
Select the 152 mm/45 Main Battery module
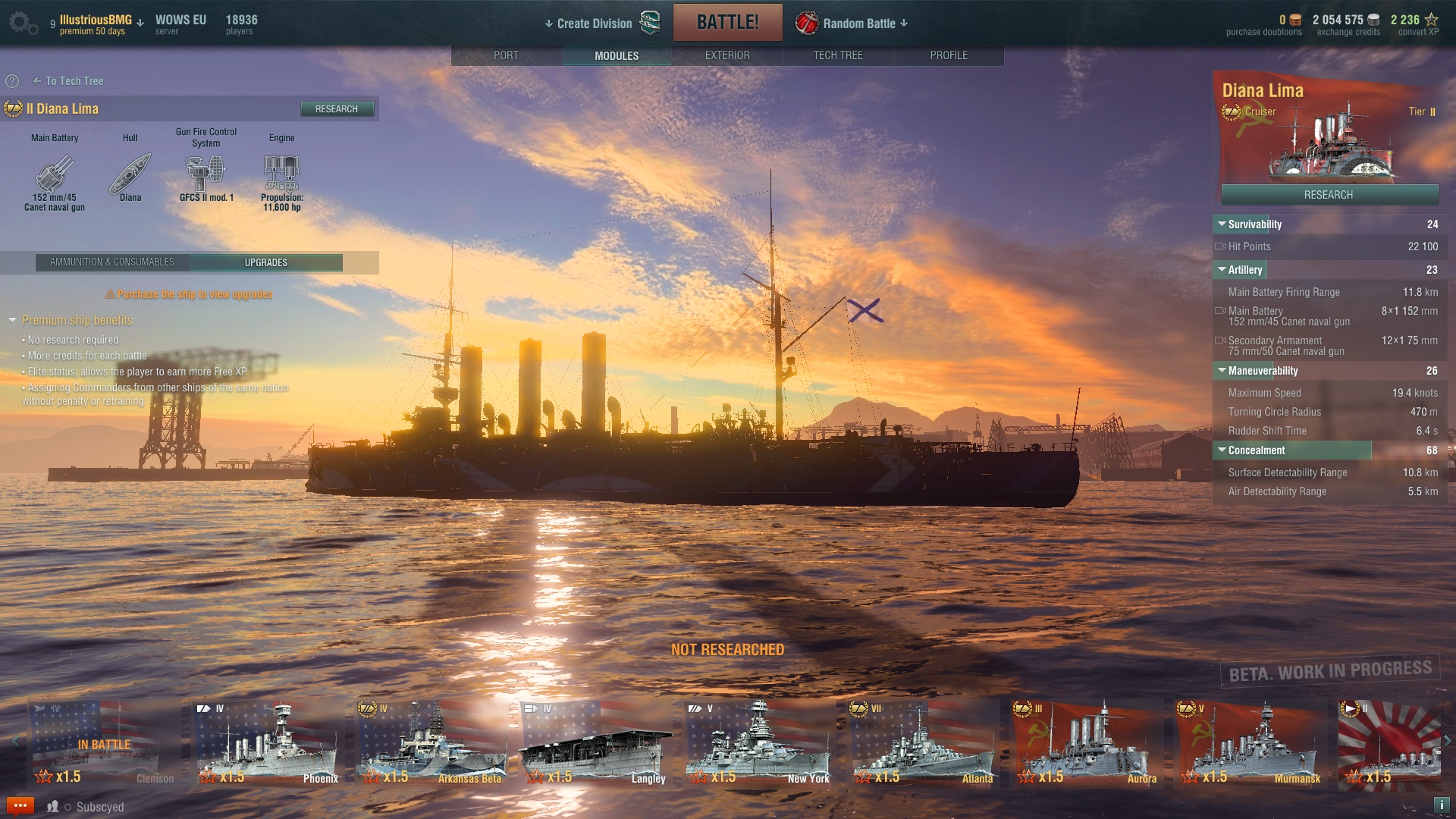(x=55, y=176)
